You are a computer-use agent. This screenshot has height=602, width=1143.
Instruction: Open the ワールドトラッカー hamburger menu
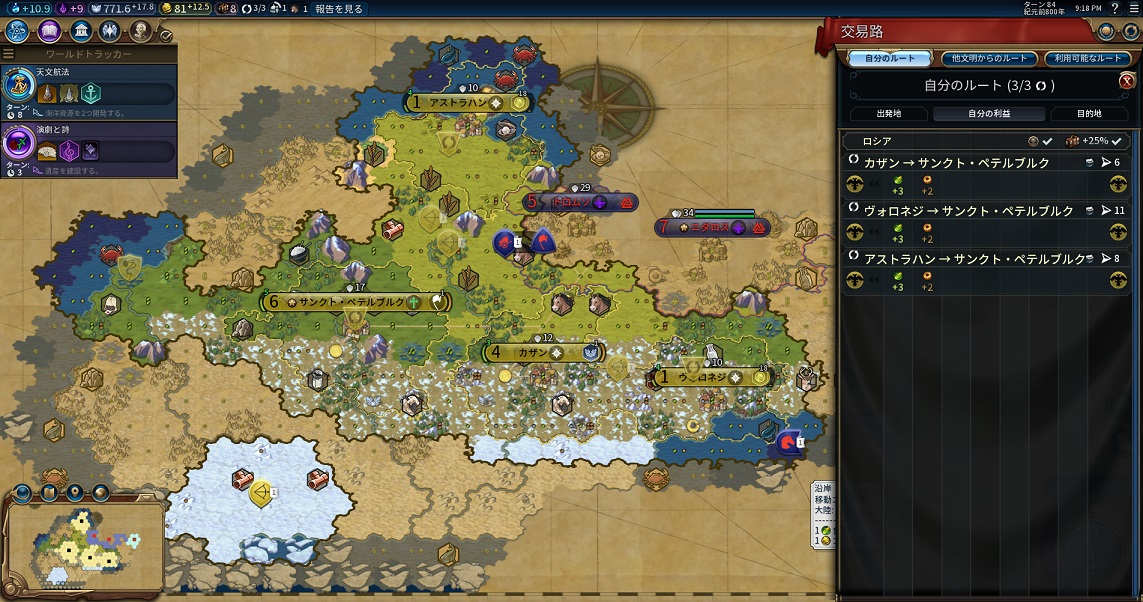9,53
